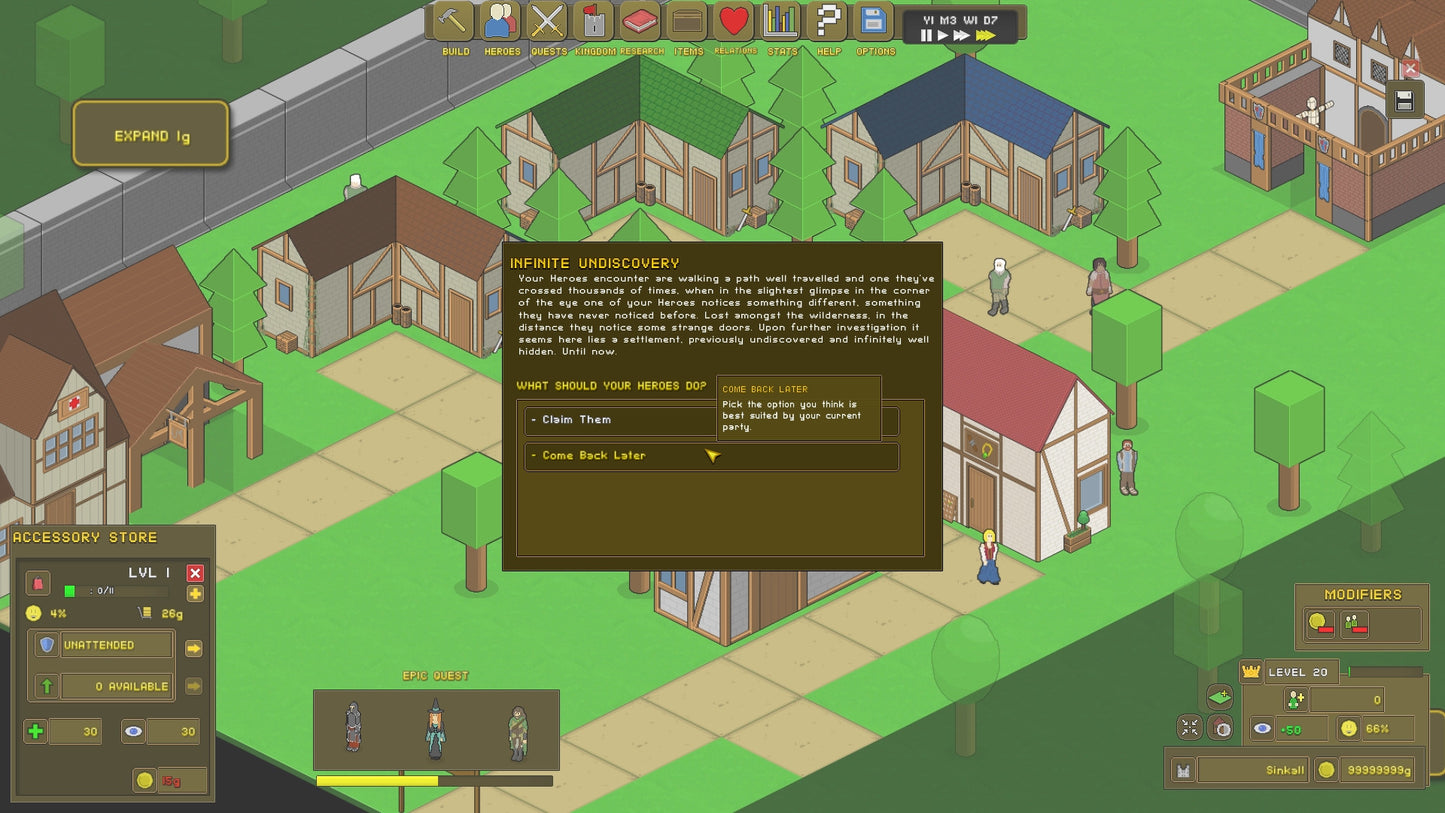Viewport: 1445px width, 813px height.
Task: Select normal speed play button
Action: 942,35
